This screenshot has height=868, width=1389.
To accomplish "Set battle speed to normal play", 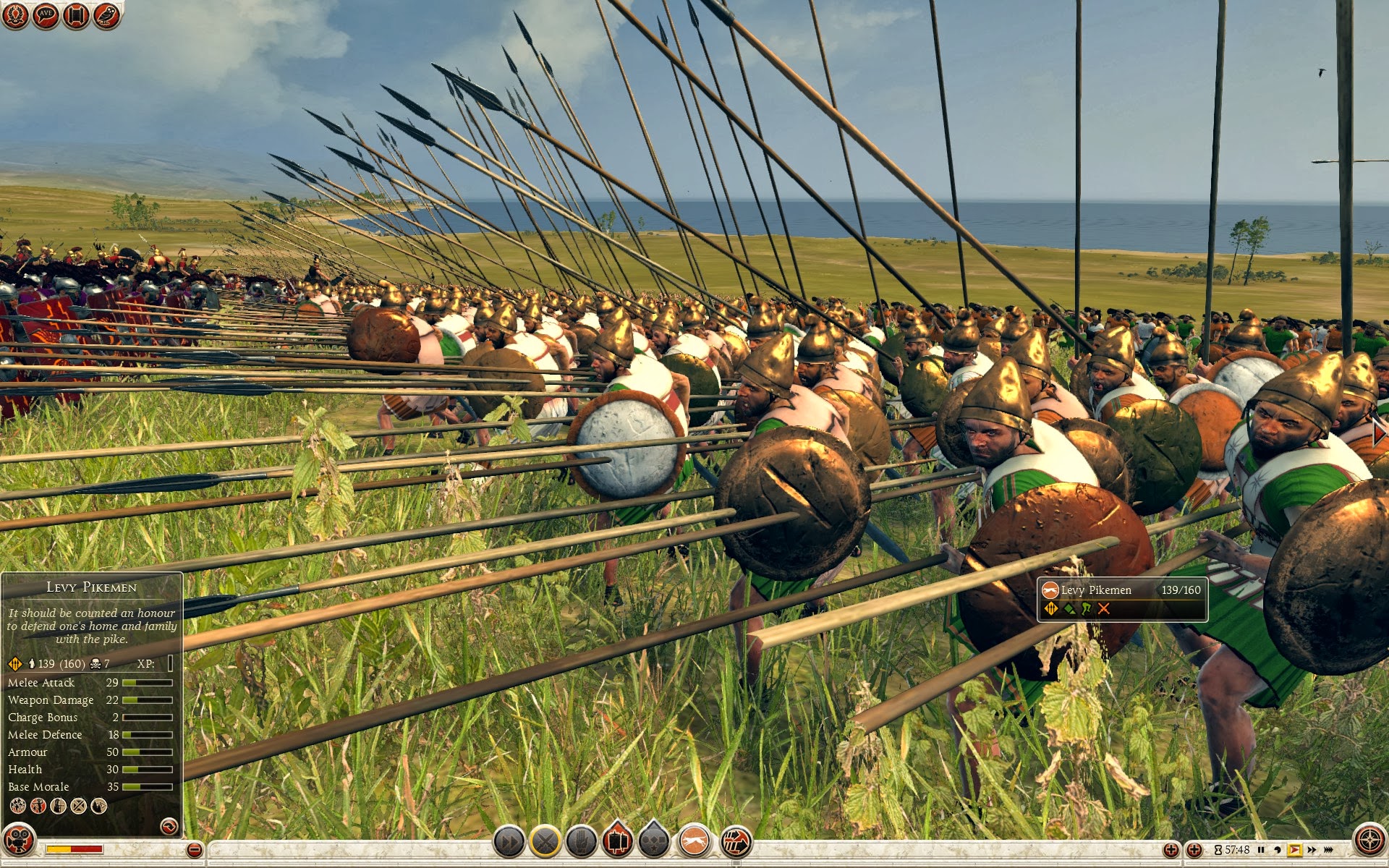I will [1294, 850].
